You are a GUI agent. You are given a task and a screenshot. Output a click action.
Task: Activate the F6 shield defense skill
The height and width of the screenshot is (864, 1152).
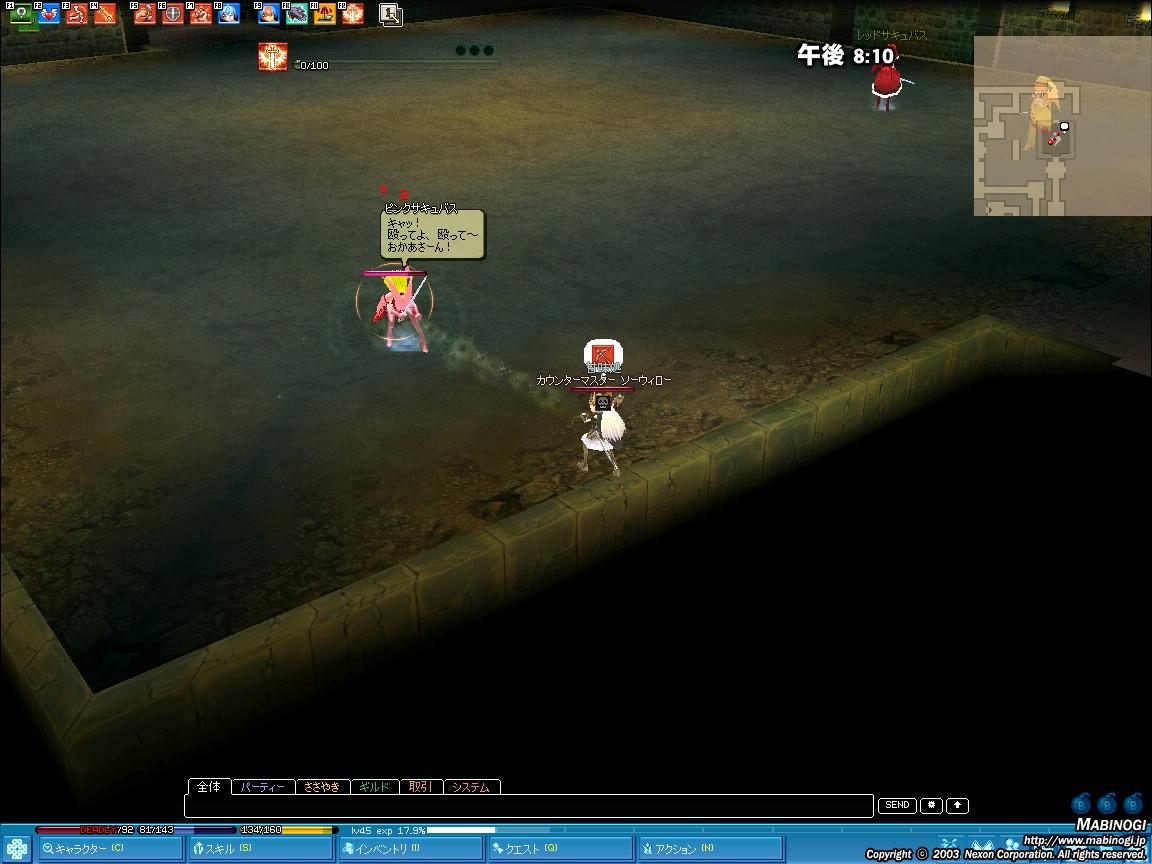point(173,15)
